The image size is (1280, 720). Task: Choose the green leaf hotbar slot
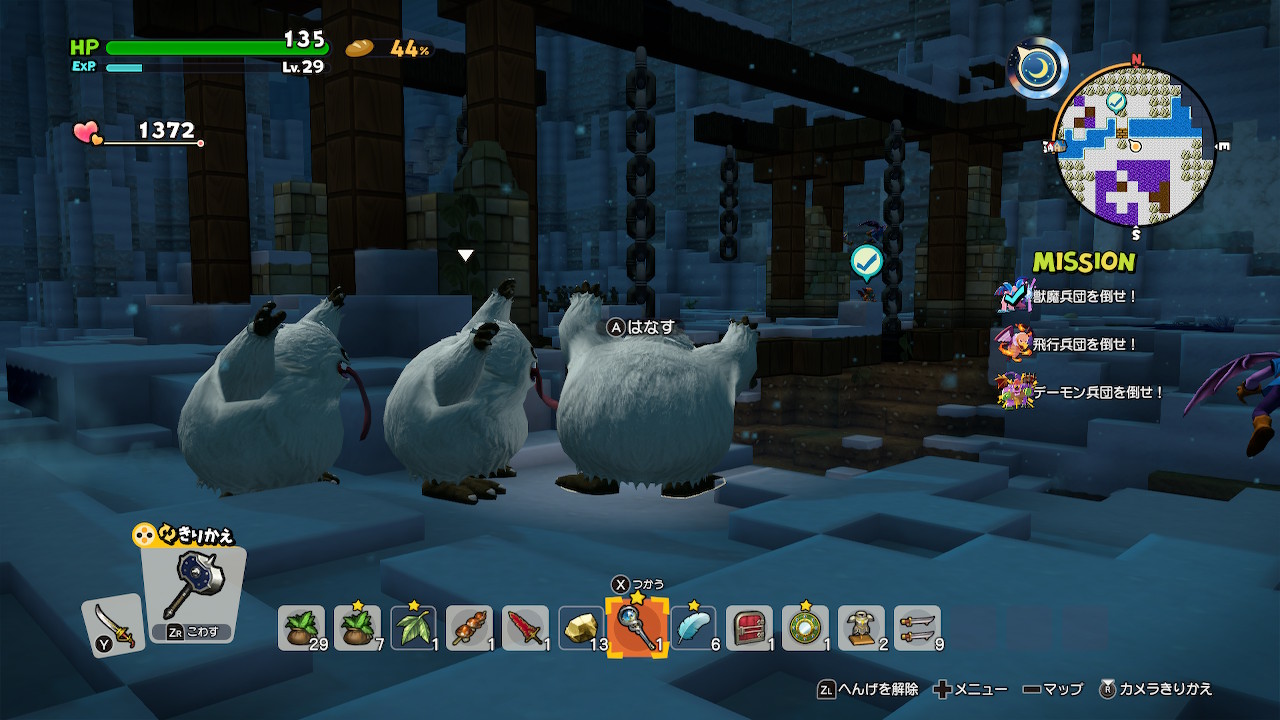tap(414, 629)
